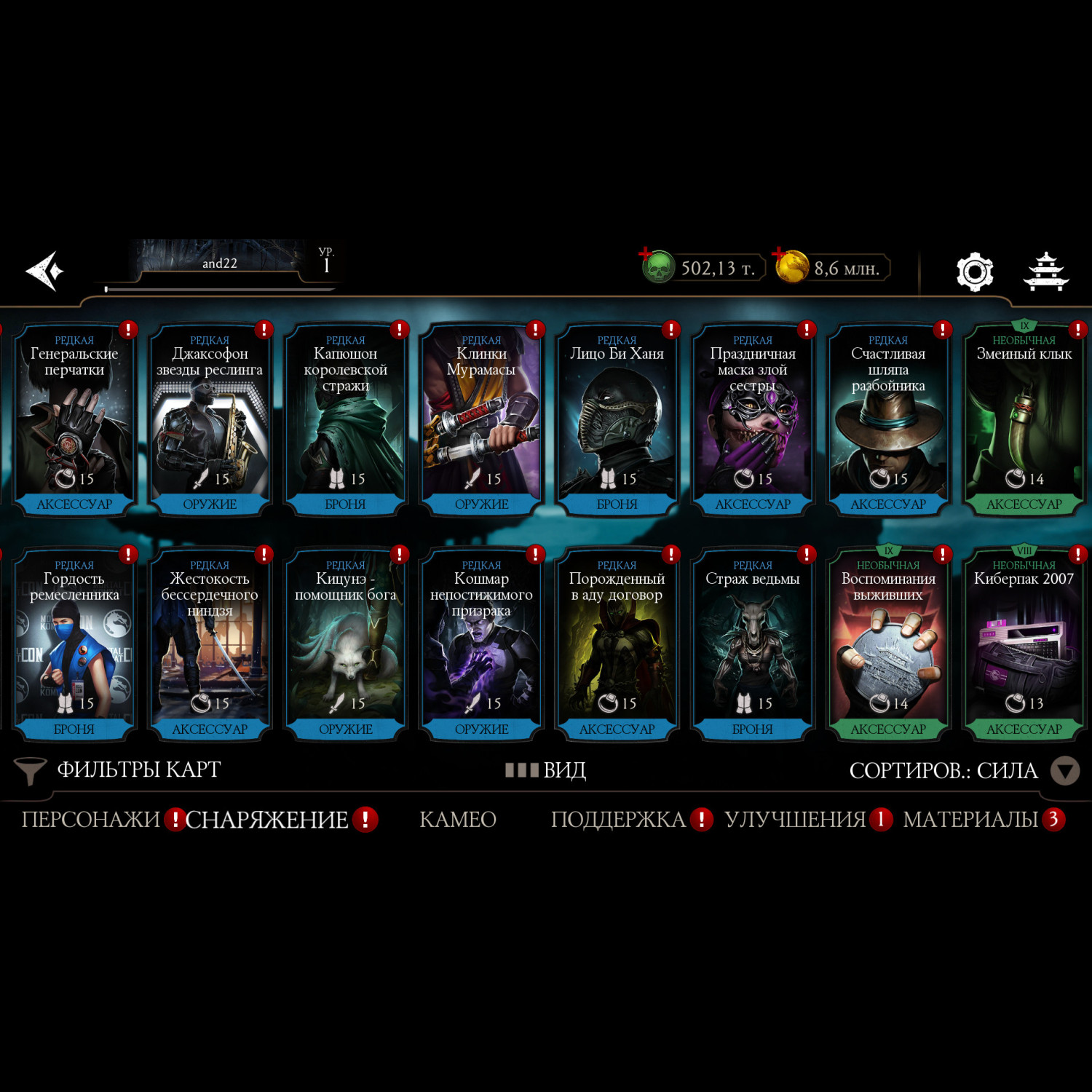Go back with the arrow button

click(45, 271)
